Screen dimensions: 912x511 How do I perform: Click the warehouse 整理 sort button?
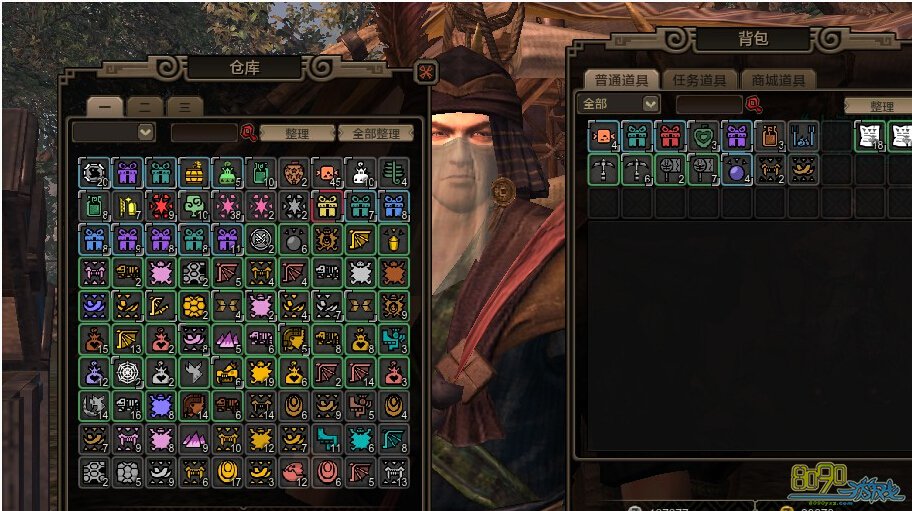point(297,133)
